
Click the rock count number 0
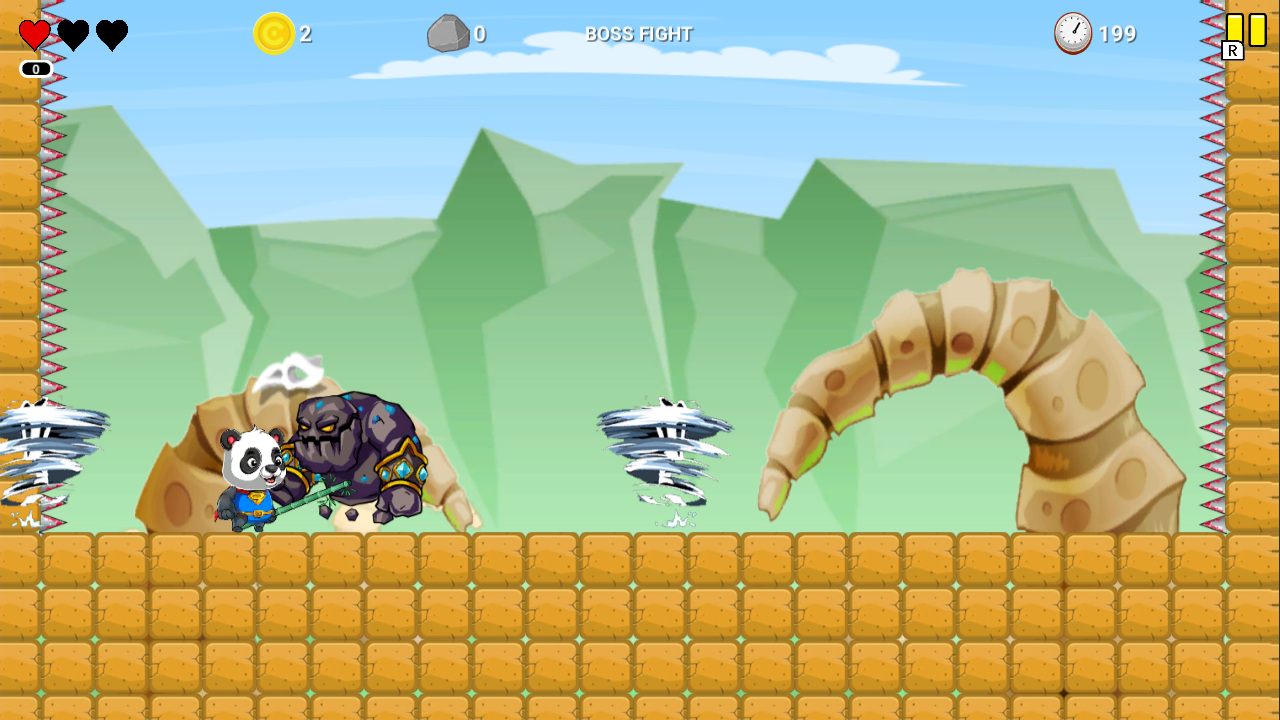(479, 33)
